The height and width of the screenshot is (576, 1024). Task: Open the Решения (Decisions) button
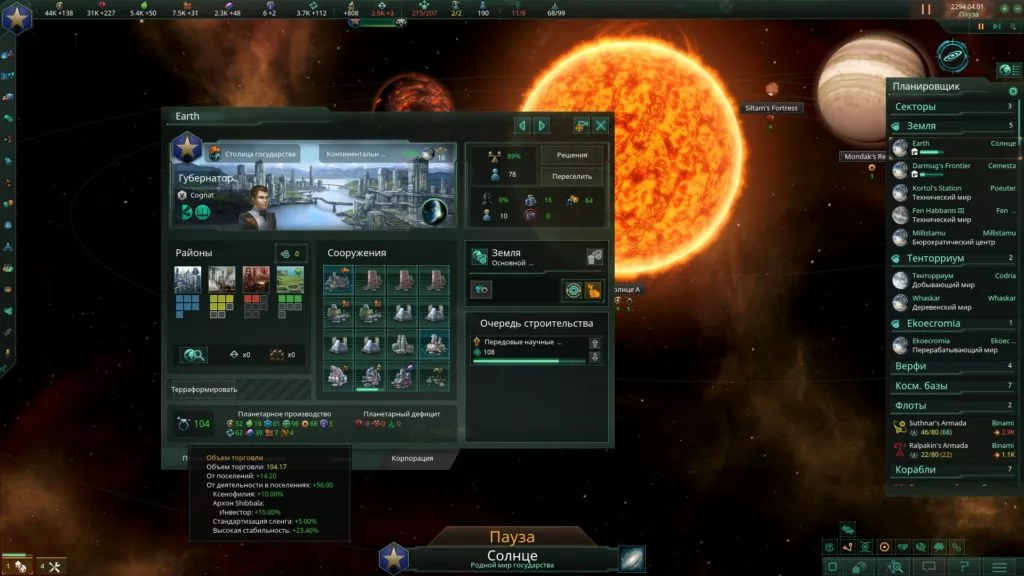pyautogui.click(x=572, y=155)
